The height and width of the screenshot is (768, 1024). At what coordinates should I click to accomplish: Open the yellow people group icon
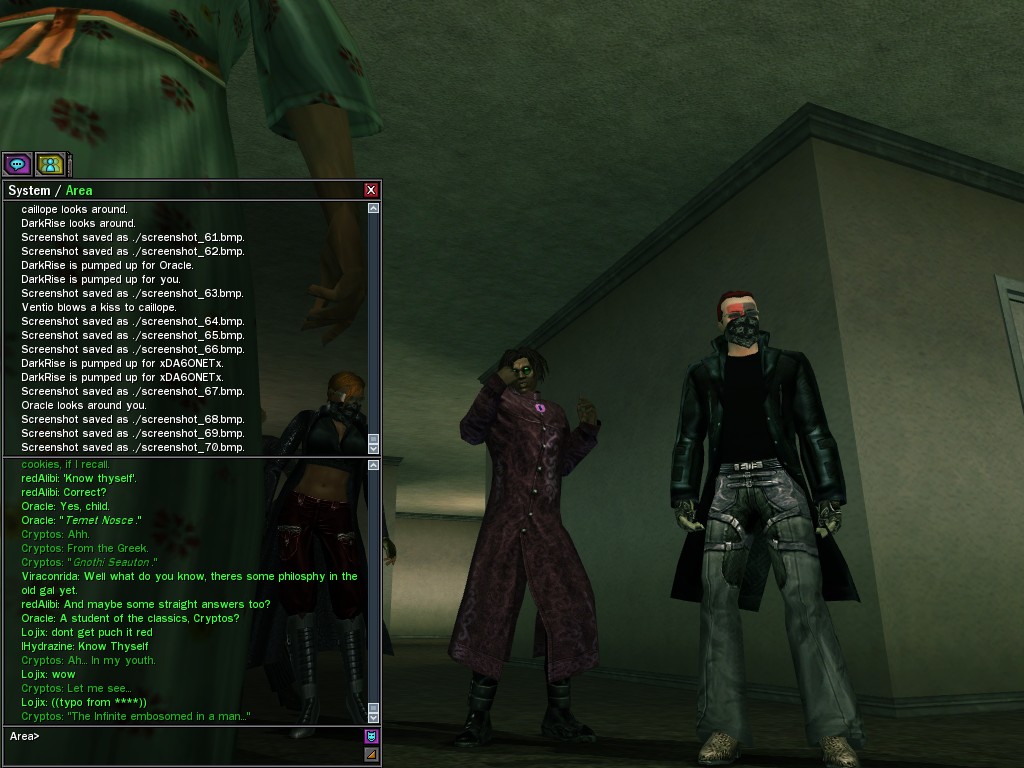50,164
